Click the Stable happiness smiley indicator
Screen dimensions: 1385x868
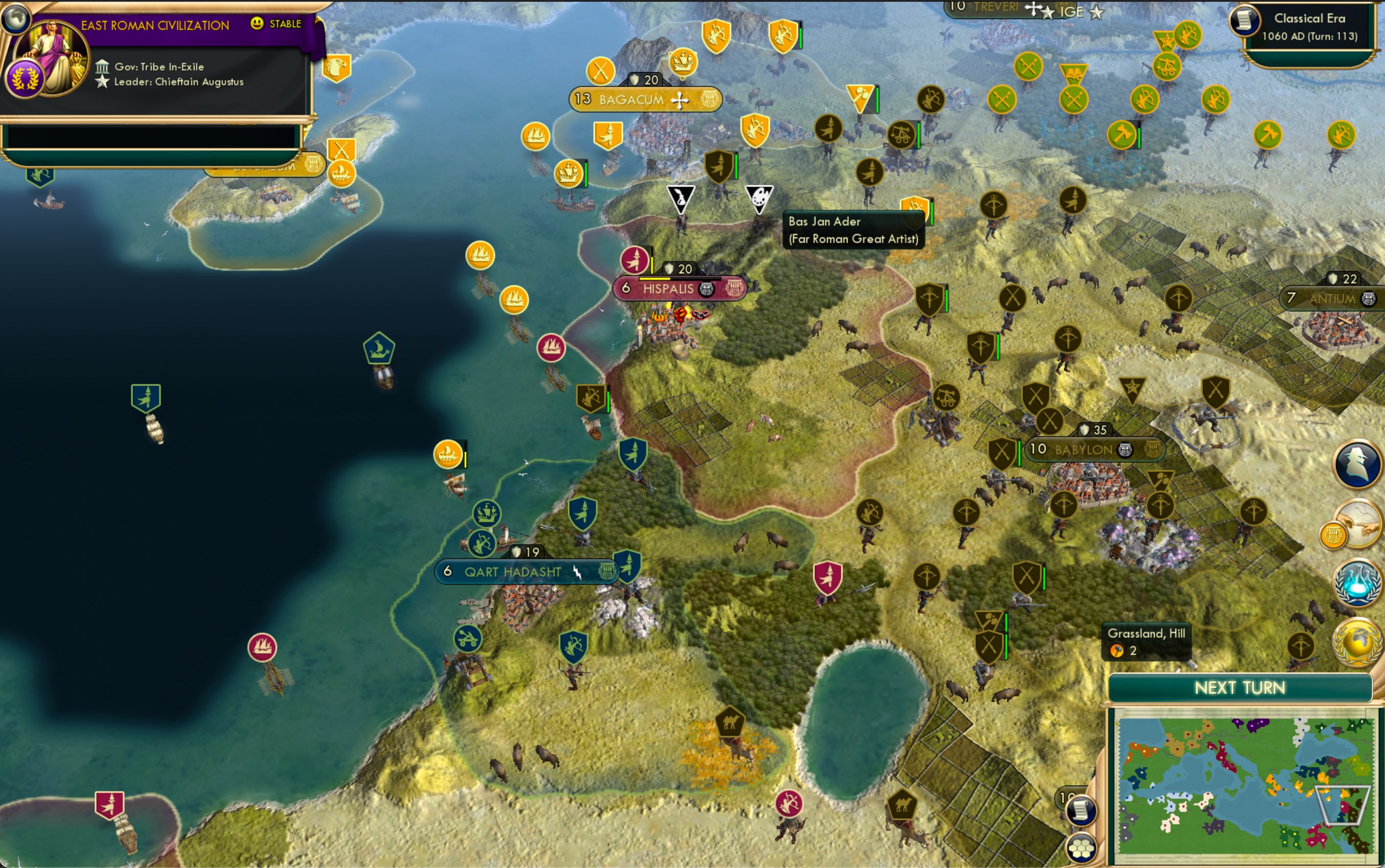257,24
